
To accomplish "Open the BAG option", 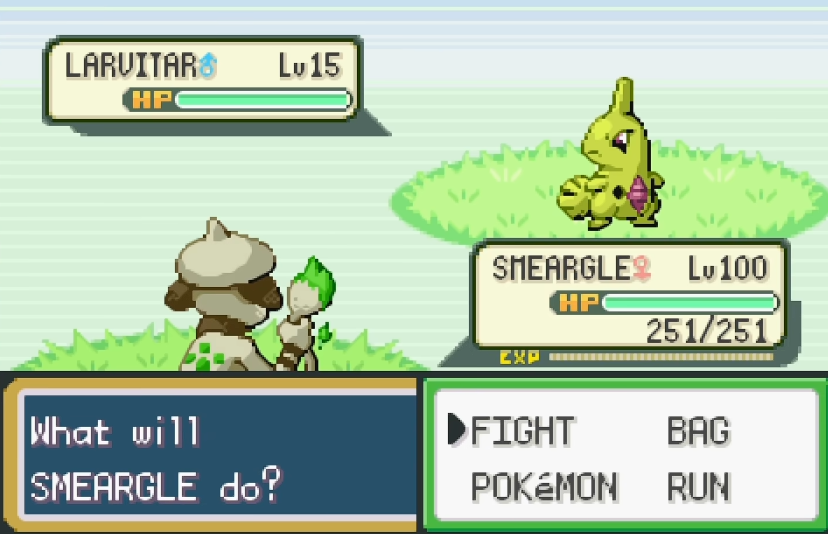I will (698, 431).
